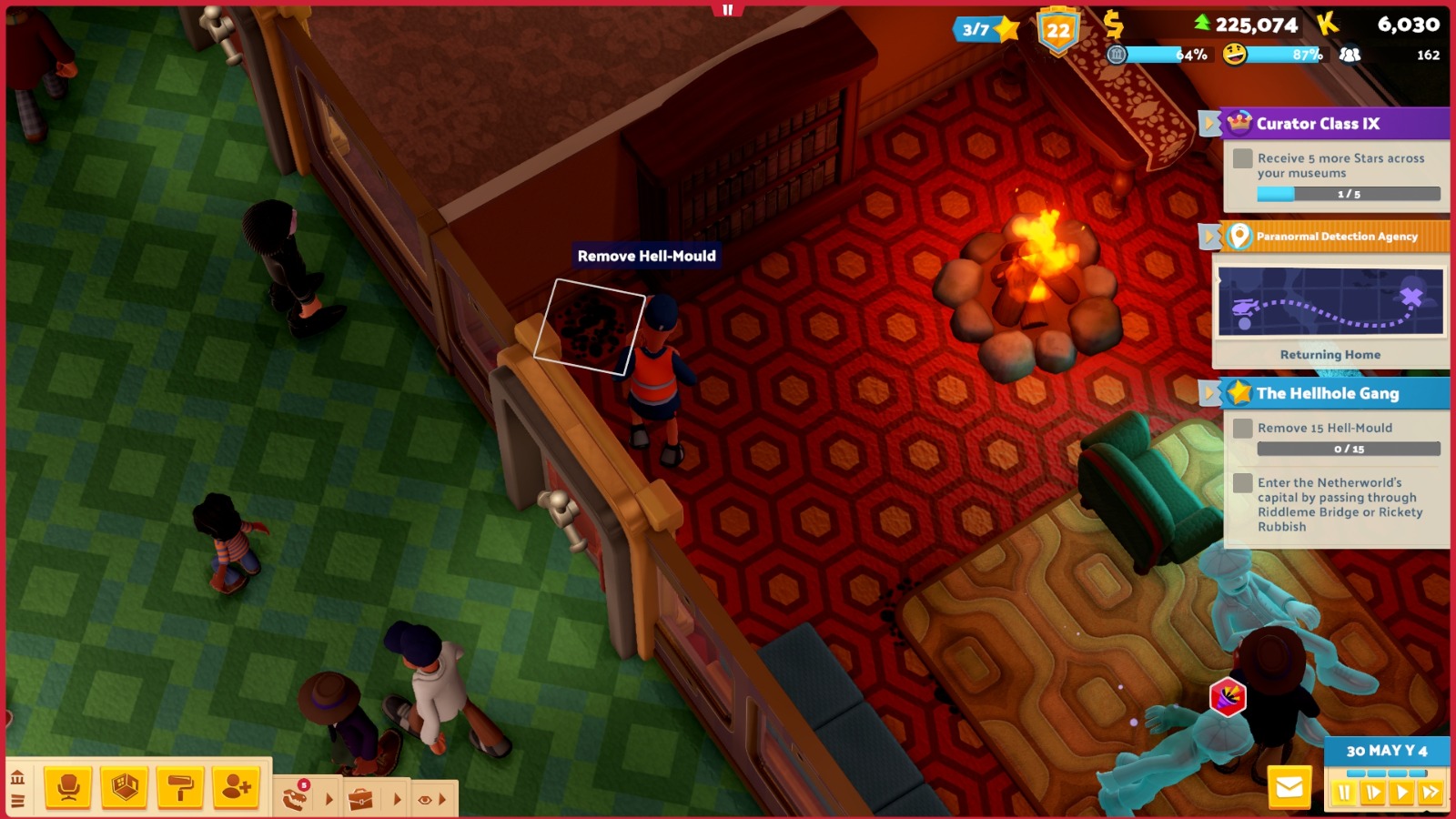This screenshot has height=819, width=1456.
Task: Set game to fast-forward speed
Action: 1431,793
